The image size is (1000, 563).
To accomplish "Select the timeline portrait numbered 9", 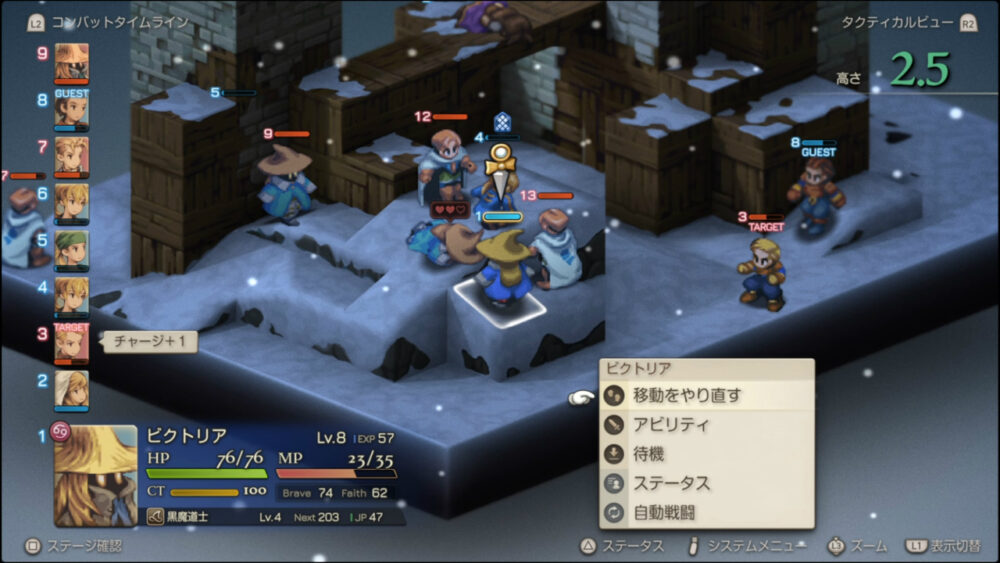I will tap(71, 60).
